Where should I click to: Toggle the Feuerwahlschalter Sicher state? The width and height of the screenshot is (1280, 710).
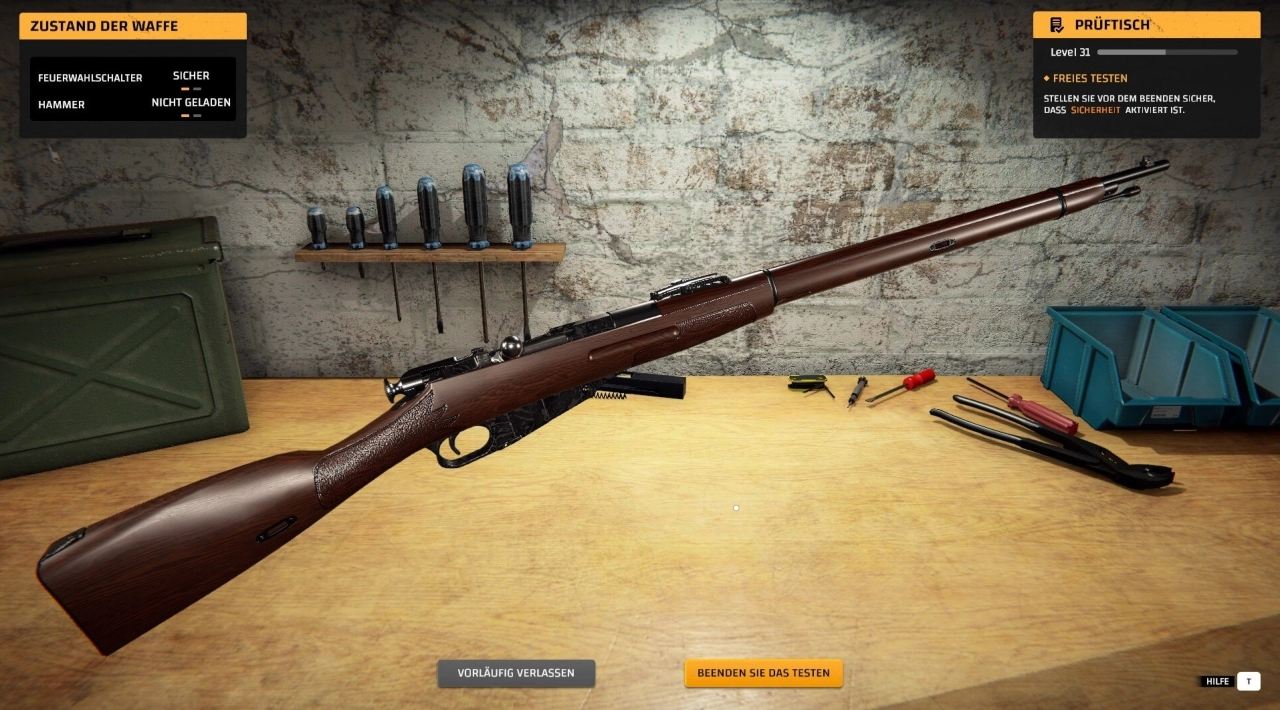coord(191,77)
